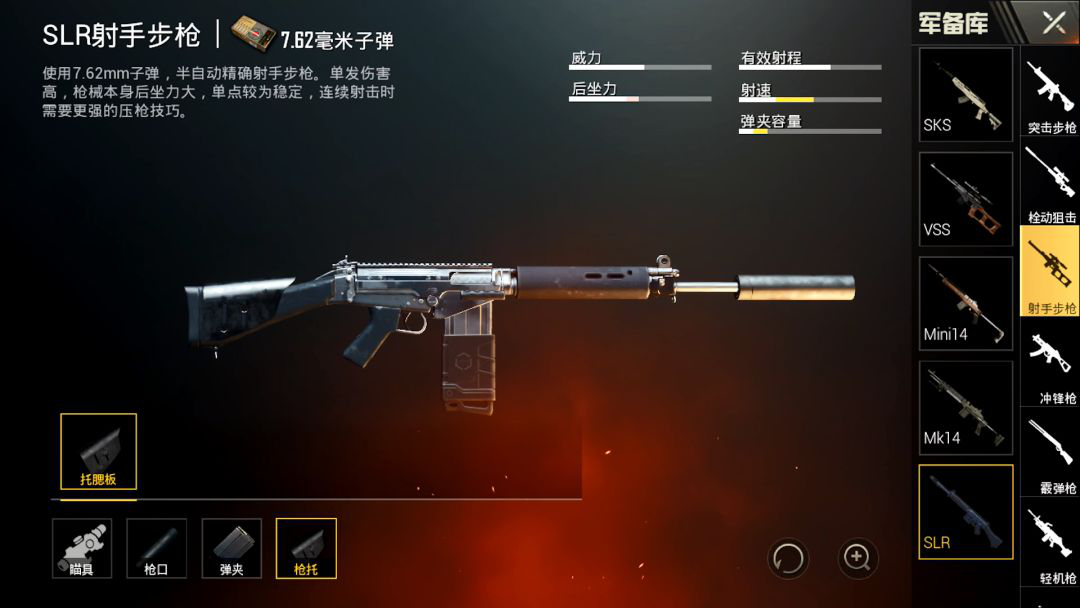Select the Mk14 weapon thumbnail

point(965,407)
